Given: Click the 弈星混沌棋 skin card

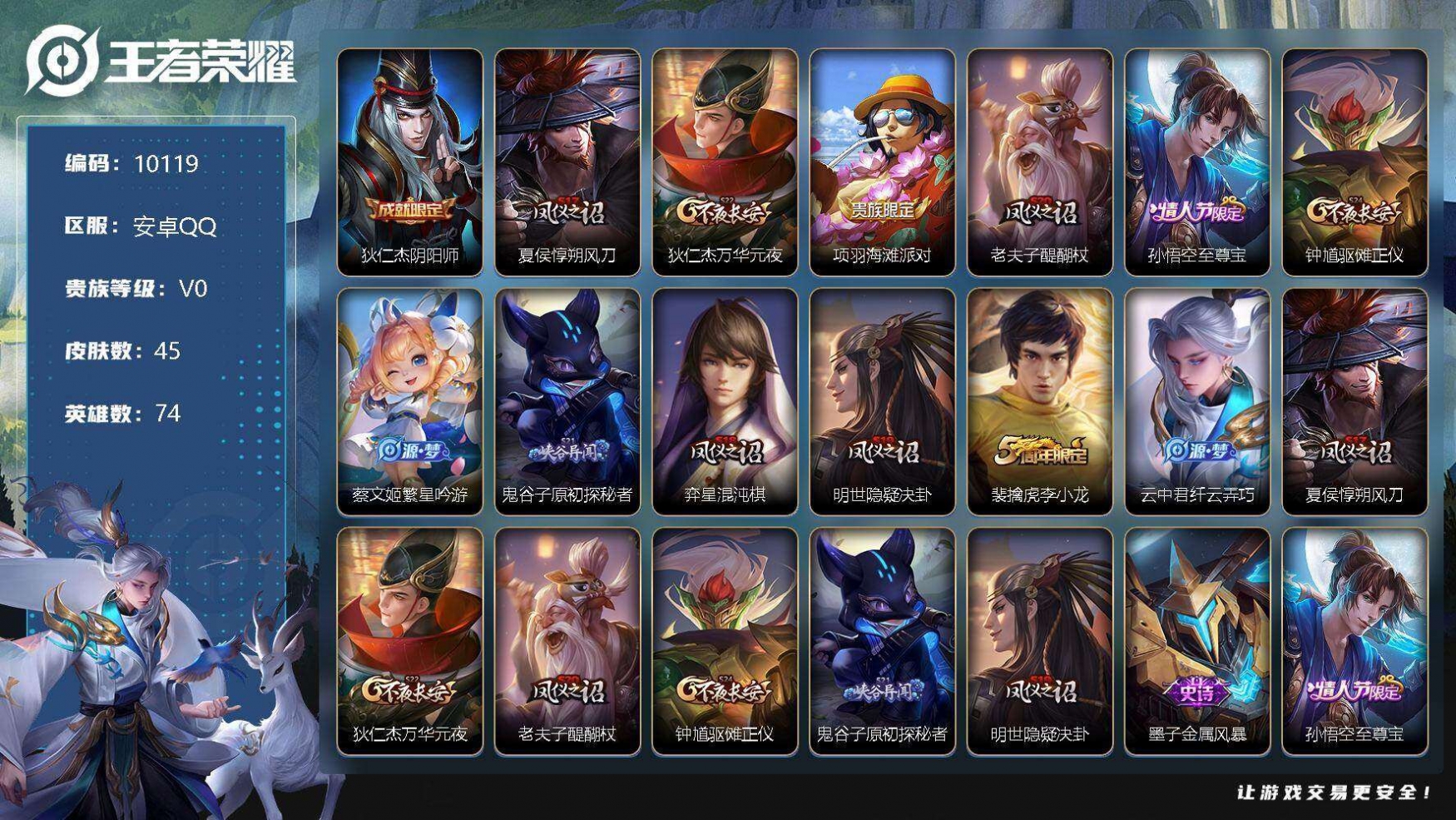Looking at the screenshot, I should (x=725, y=402).
